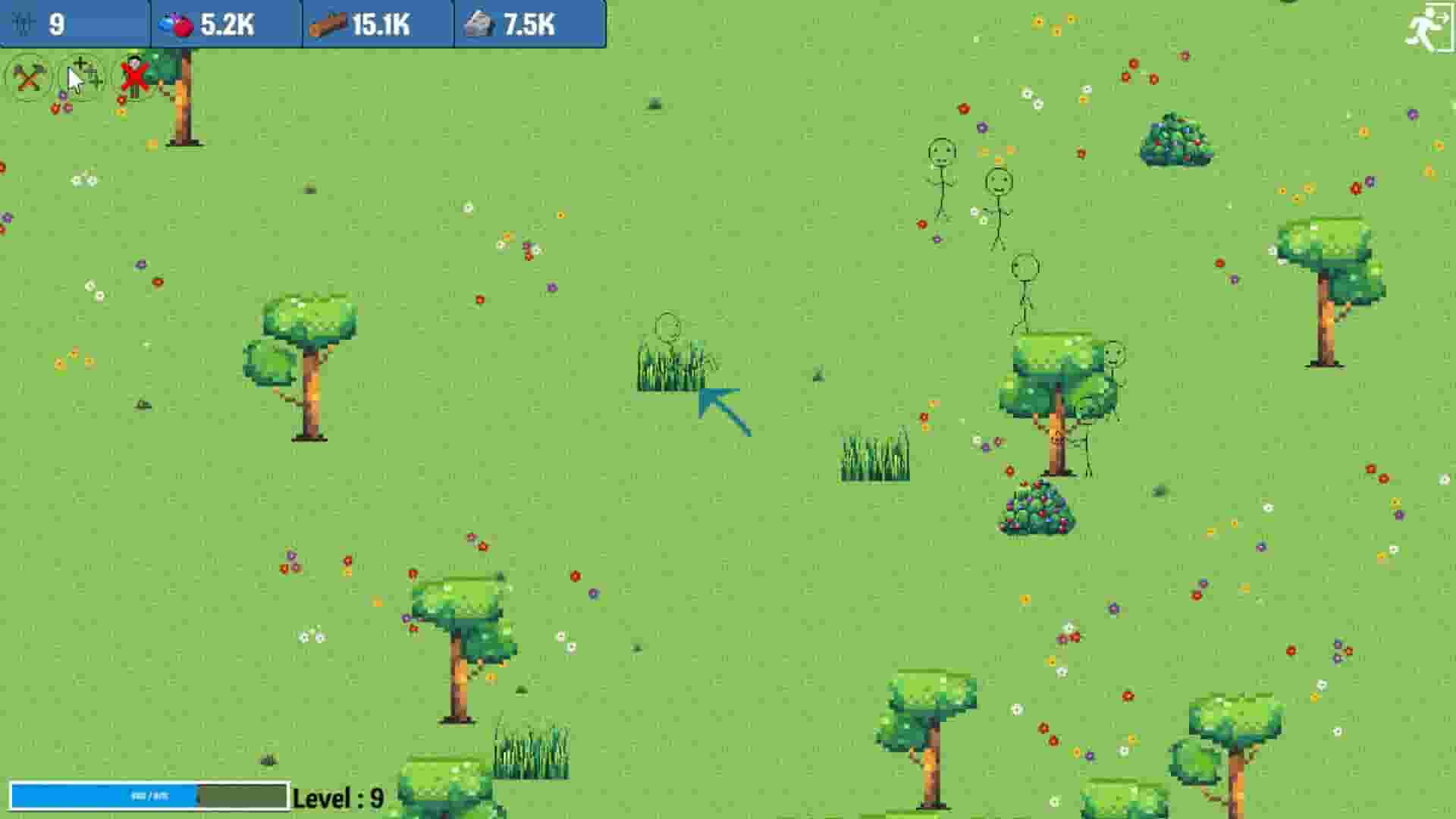Select the crossed-tools build icon
The width and height of the screenshot is (1456, 819).
28,78
